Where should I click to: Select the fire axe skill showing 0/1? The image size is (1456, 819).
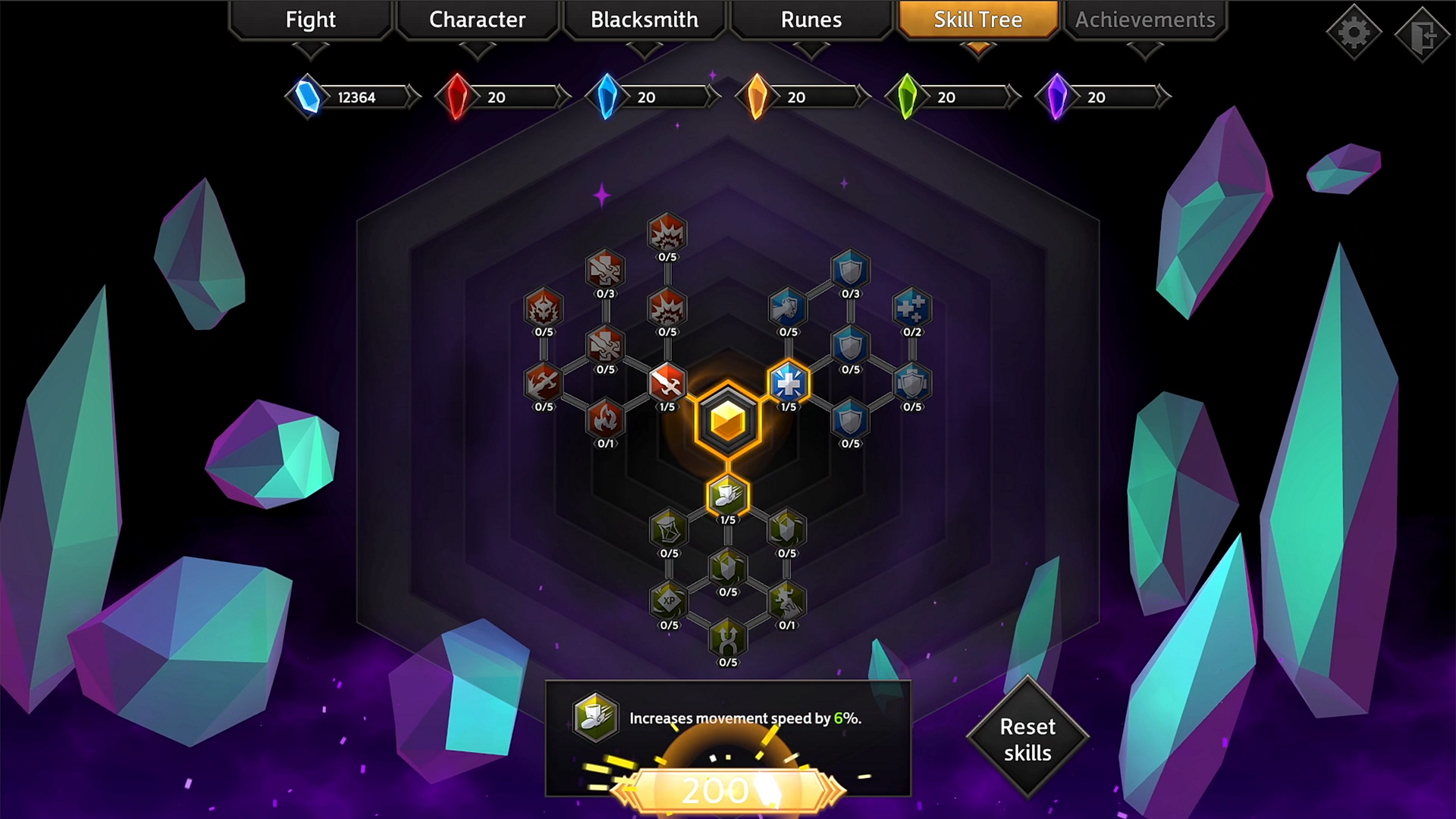[605, 421]
